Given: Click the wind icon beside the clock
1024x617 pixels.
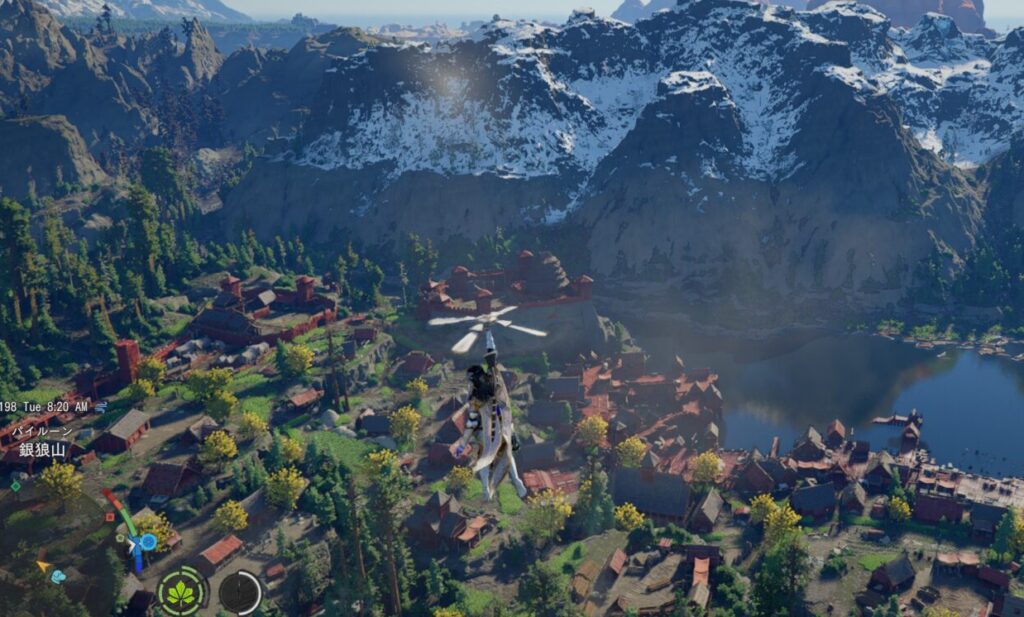Looking at the screenshot, I should 100,407.
